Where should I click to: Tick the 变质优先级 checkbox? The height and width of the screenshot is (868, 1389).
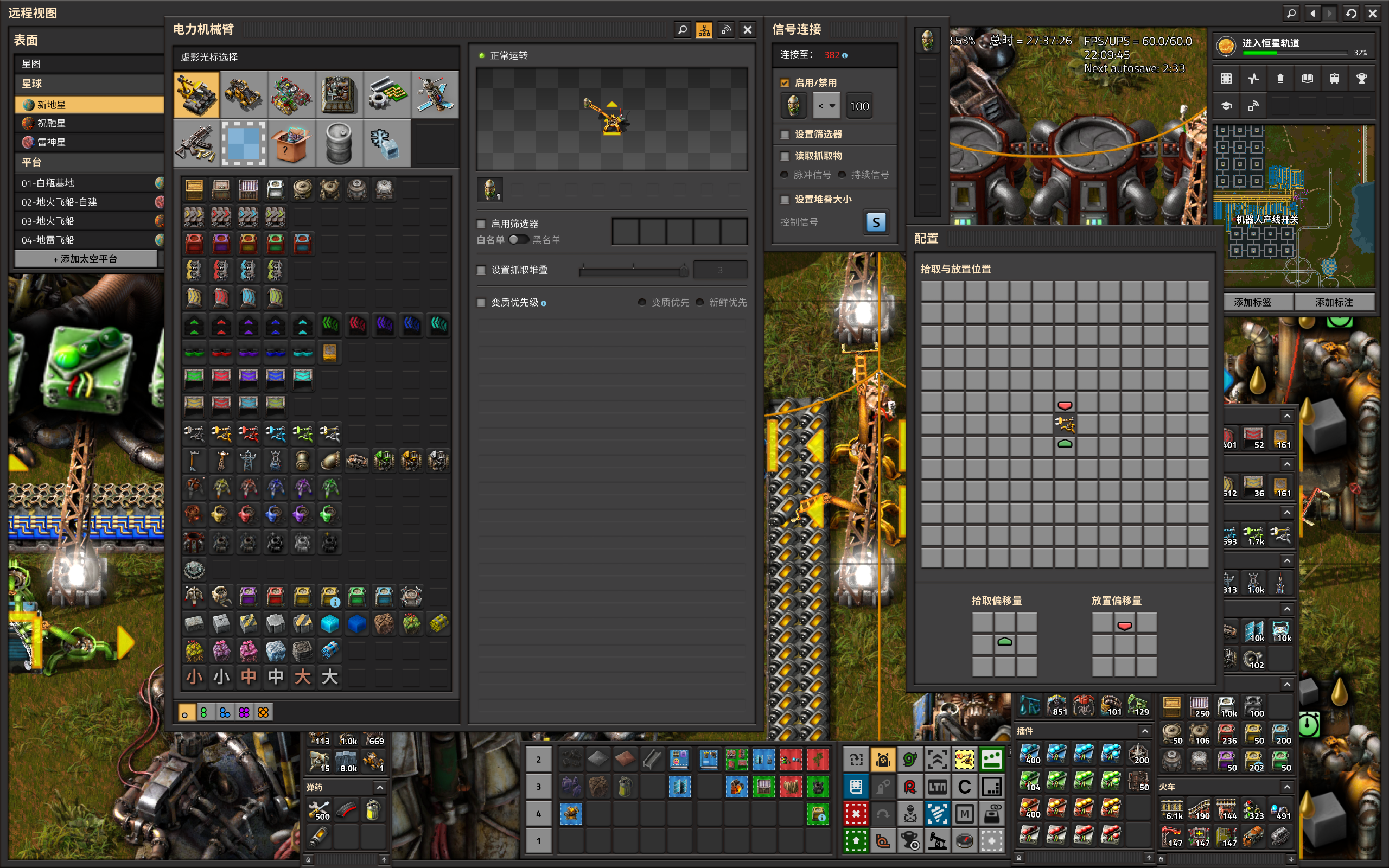tap(482, 303)
